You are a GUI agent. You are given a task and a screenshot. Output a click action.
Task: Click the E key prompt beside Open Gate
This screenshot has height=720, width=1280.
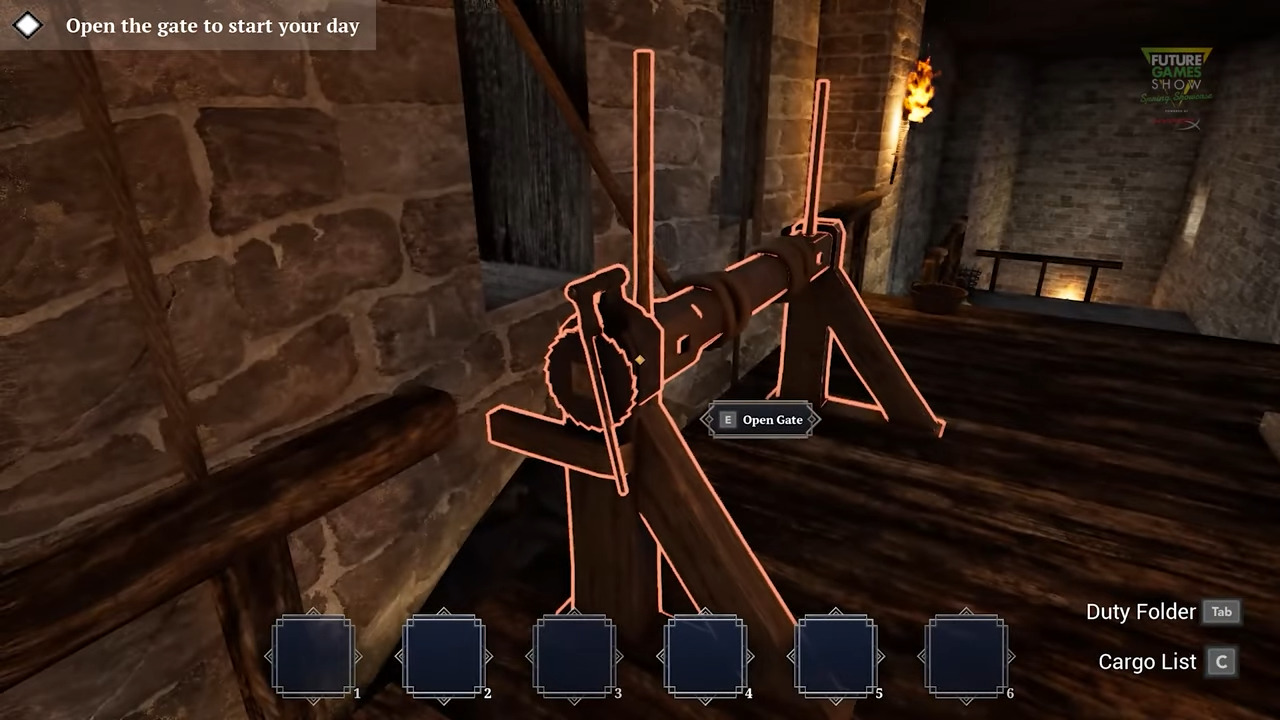[x=727, y=420]
